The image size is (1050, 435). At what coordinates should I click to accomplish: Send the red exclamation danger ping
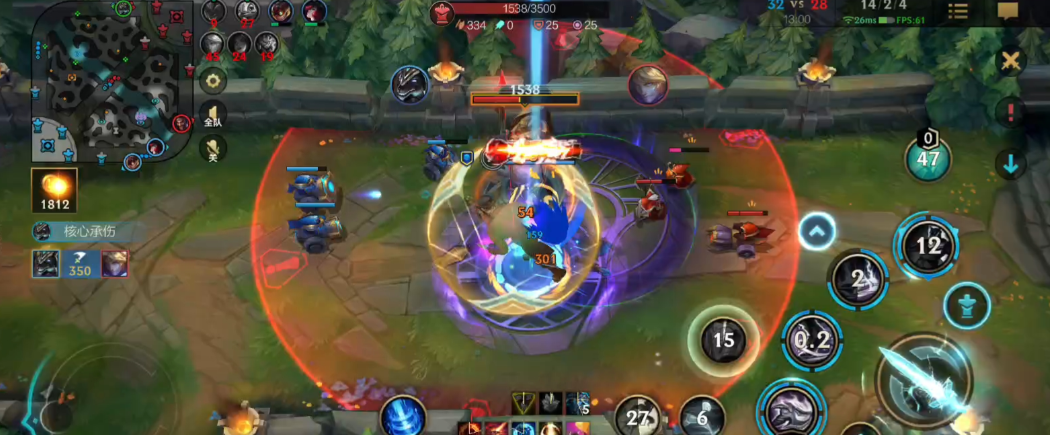pos(1011,112)
